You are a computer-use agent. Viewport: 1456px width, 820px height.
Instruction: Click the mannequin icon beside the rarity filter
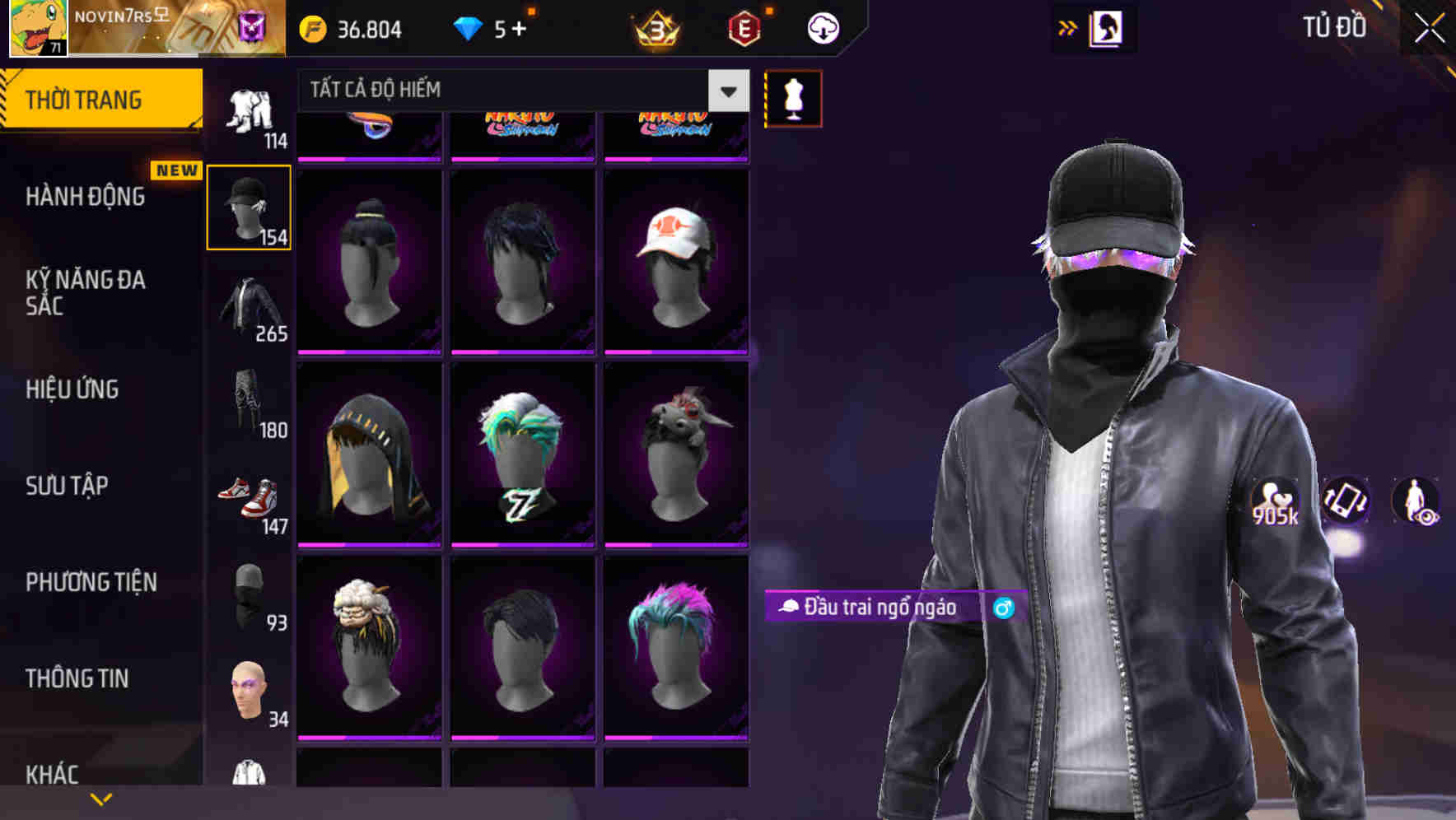[x=792, y=97]
